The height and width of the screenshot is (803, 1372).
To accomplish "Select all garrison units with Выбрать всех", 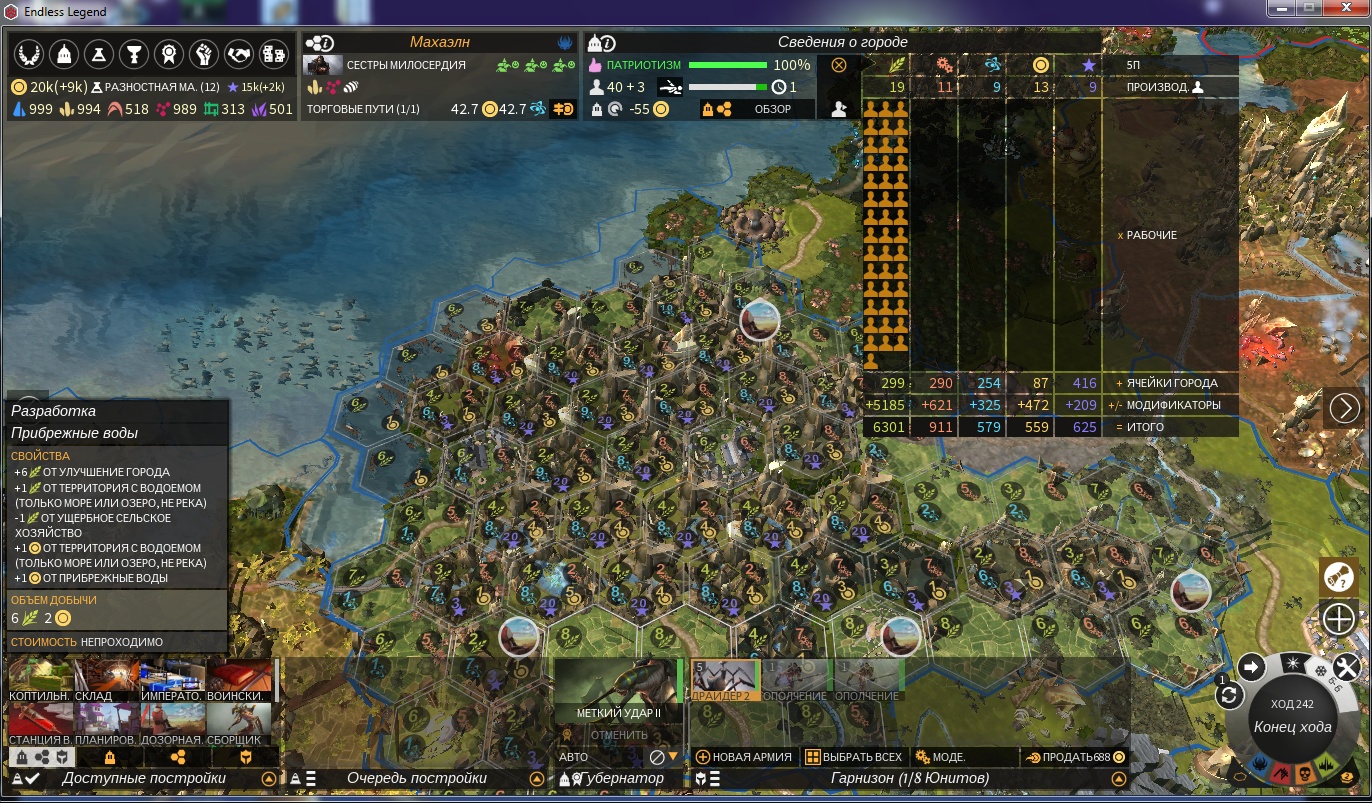I will [x=853, y=757].
